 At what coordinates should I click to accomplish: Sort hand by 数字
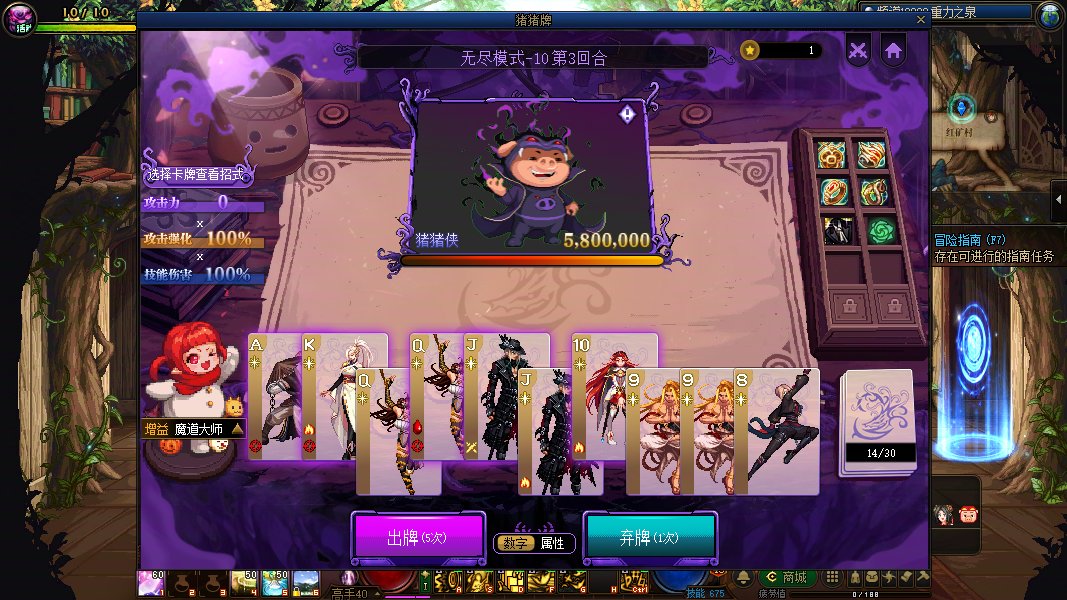516,543
